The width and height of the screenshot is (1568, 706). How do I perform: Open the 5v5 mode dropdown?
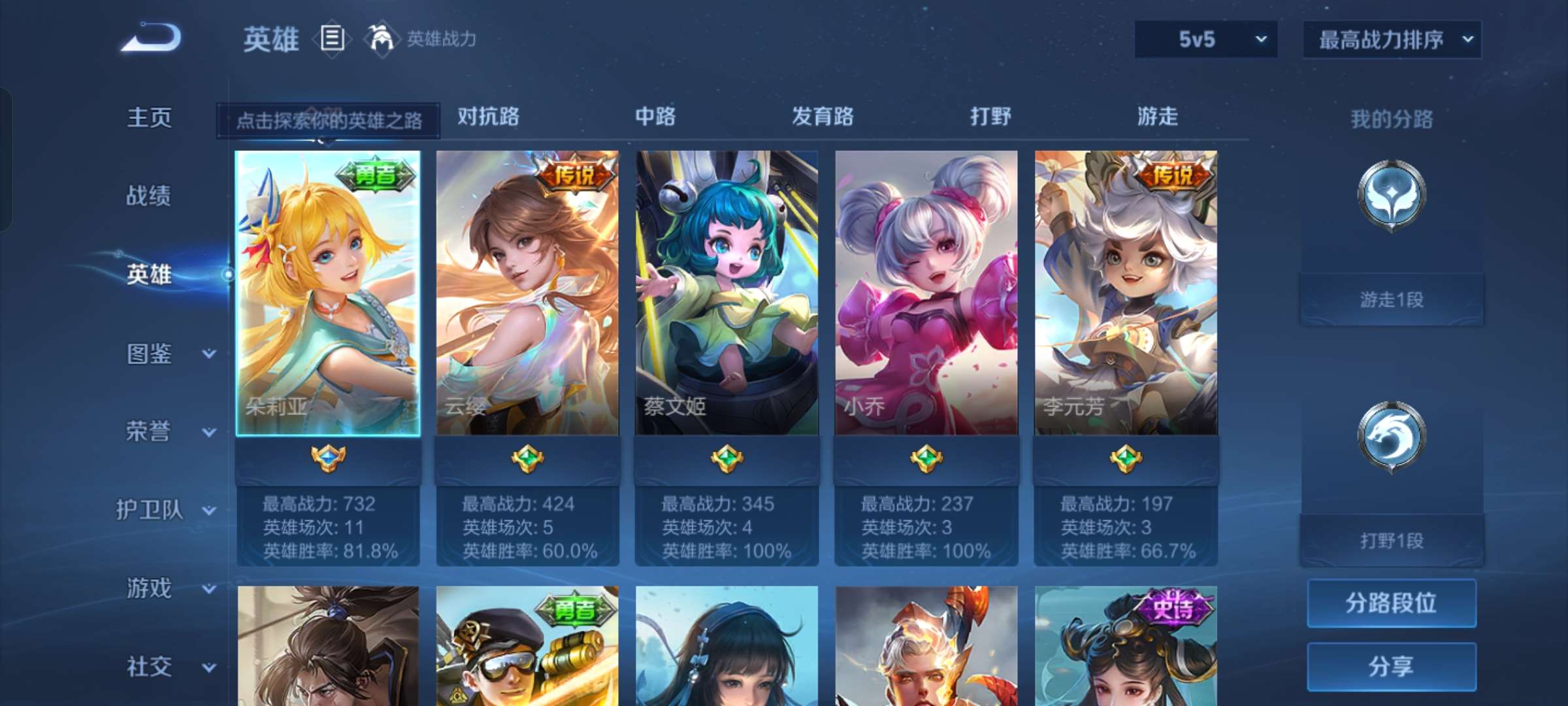(1205, 39)
